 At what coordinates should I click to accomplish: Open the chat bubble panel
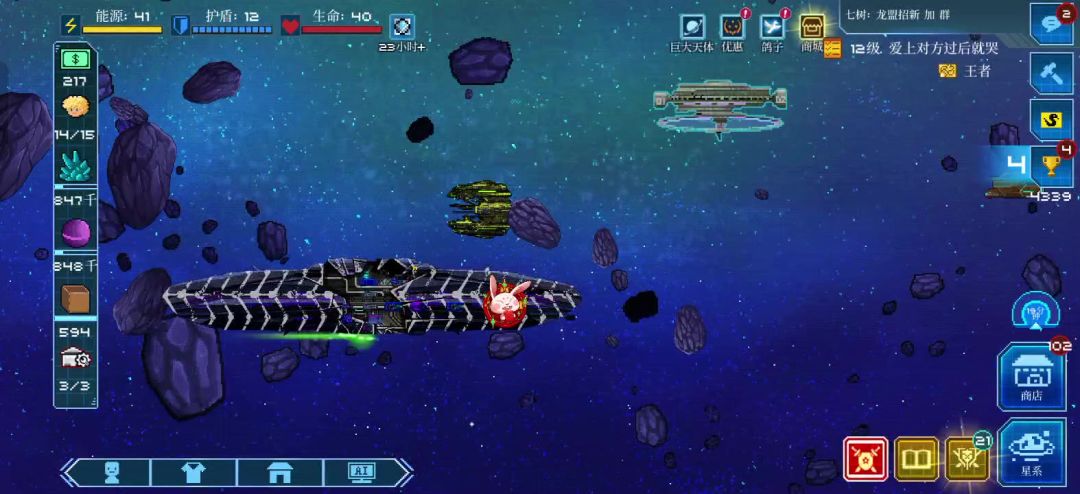[1050, 24]
